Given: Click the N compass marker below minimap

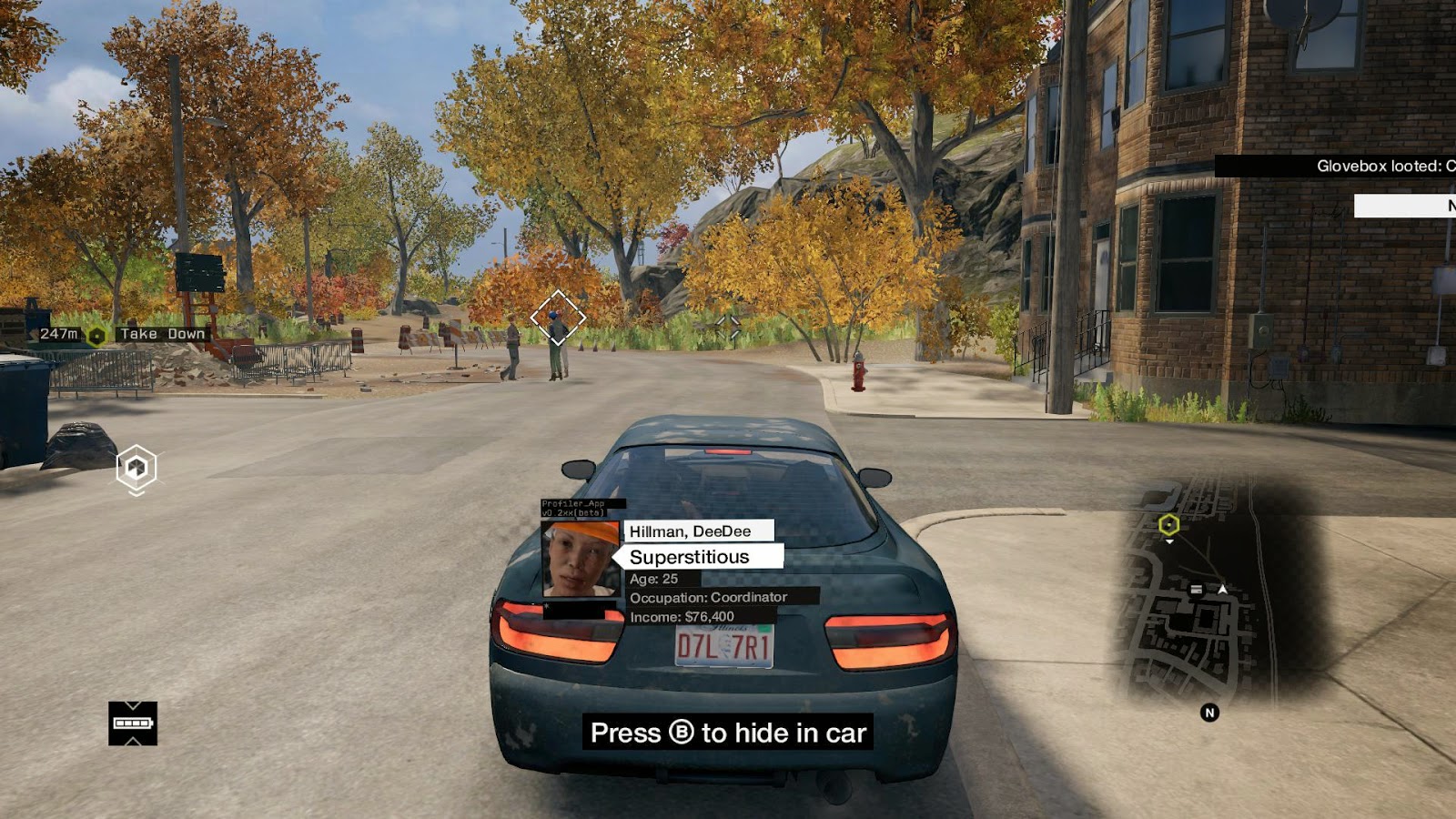Looking at the screenshot, I should [x=1209, y=713].
